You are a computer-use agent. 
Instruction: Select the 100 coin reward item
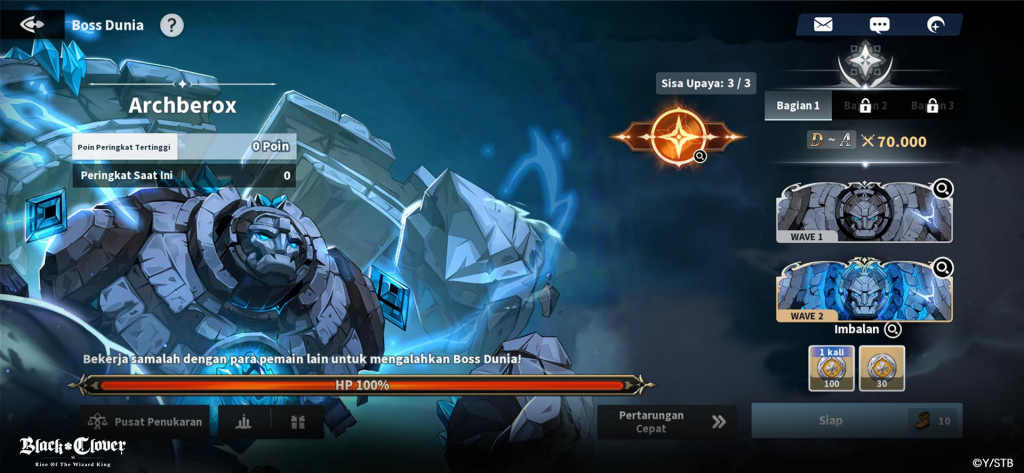pos(828,368)
